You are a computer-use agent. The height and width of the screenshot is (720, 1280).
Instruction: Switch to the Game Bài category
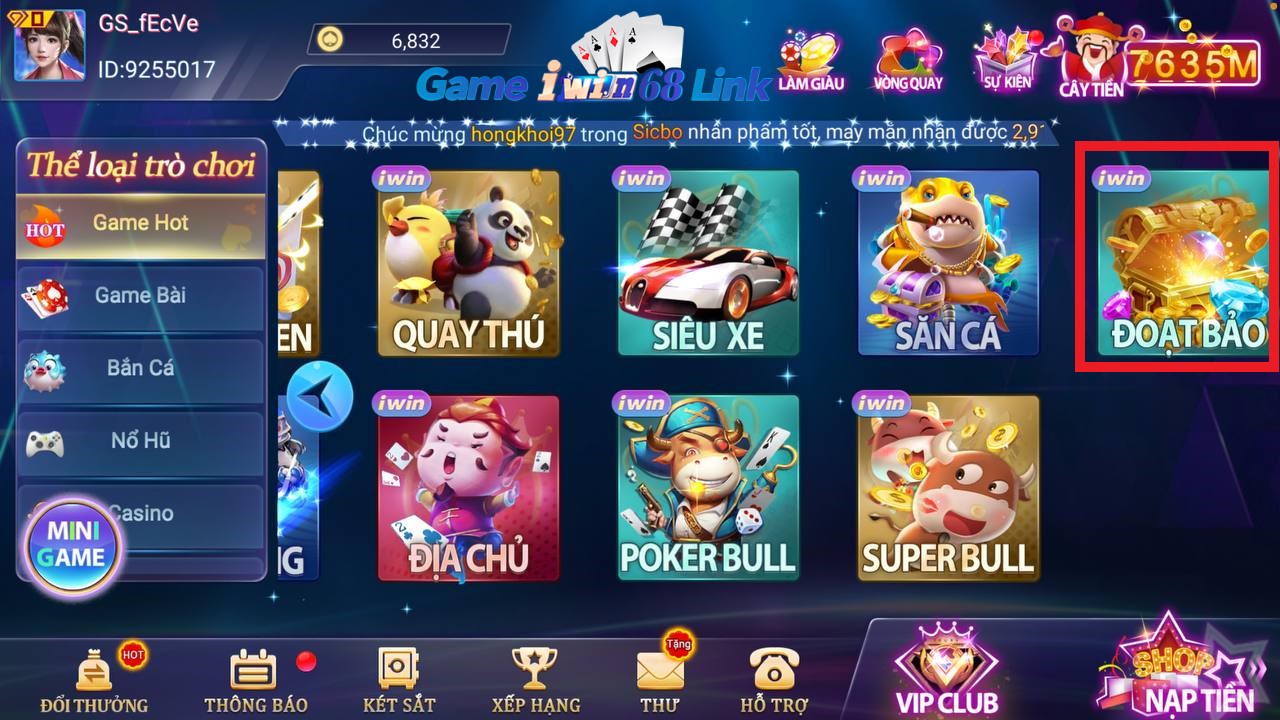point(140,296)
